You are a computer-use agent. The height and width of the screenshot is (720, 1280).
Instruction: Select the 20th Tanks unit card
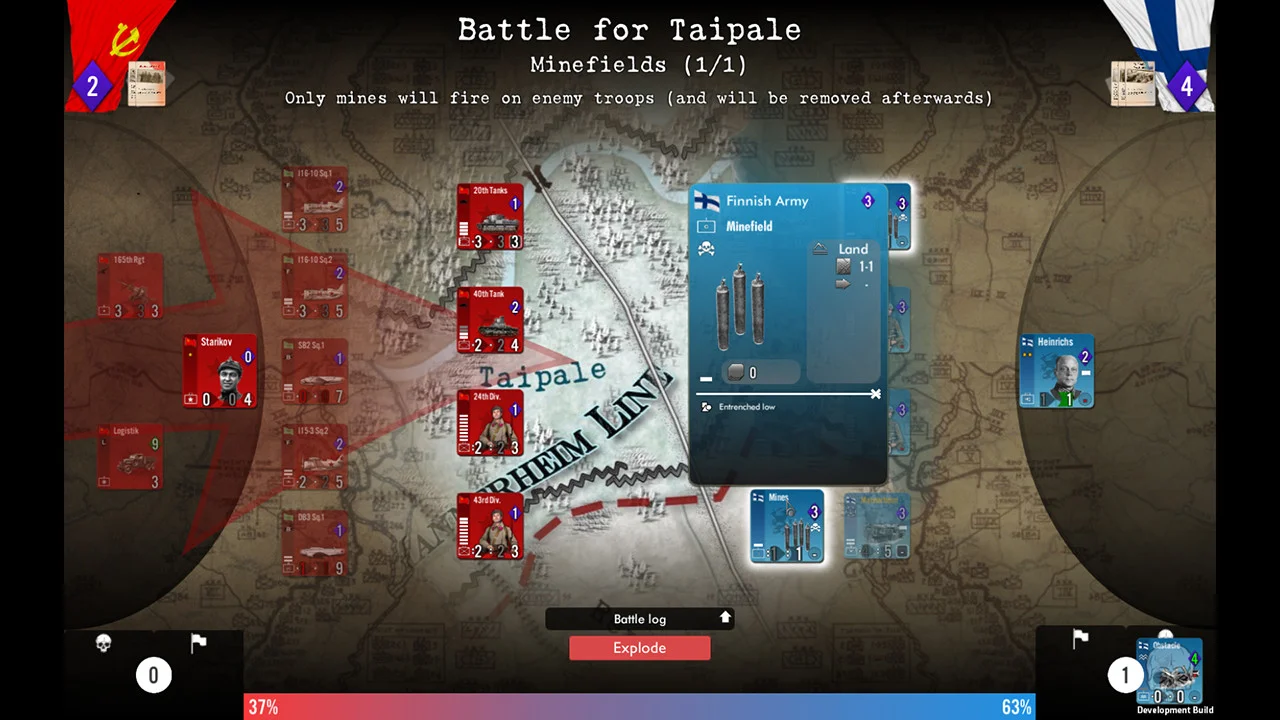click(x=489, y=215)
